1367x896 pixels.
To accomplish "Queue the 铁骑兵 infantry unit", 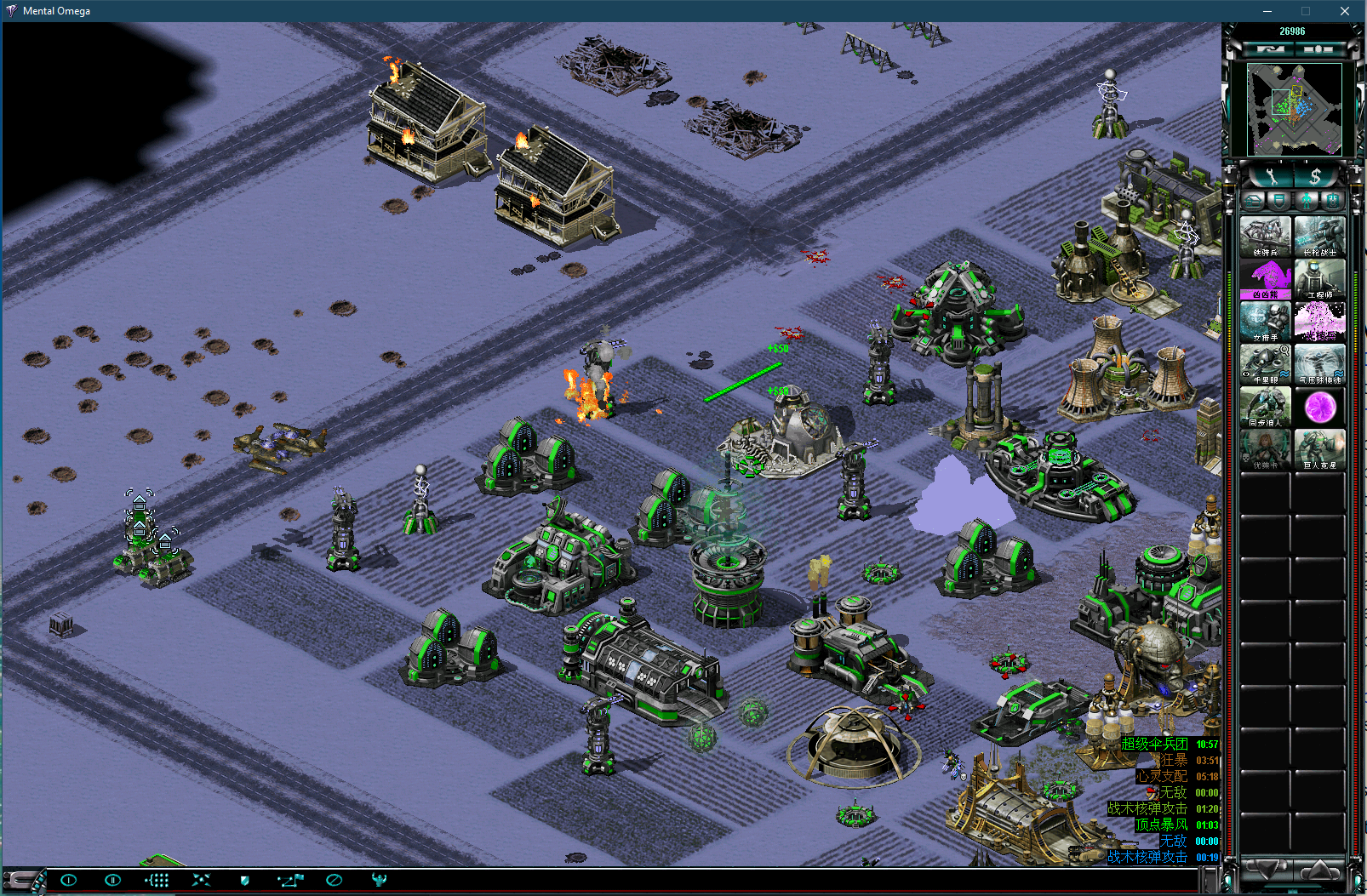I will (x=1266, y=236).
